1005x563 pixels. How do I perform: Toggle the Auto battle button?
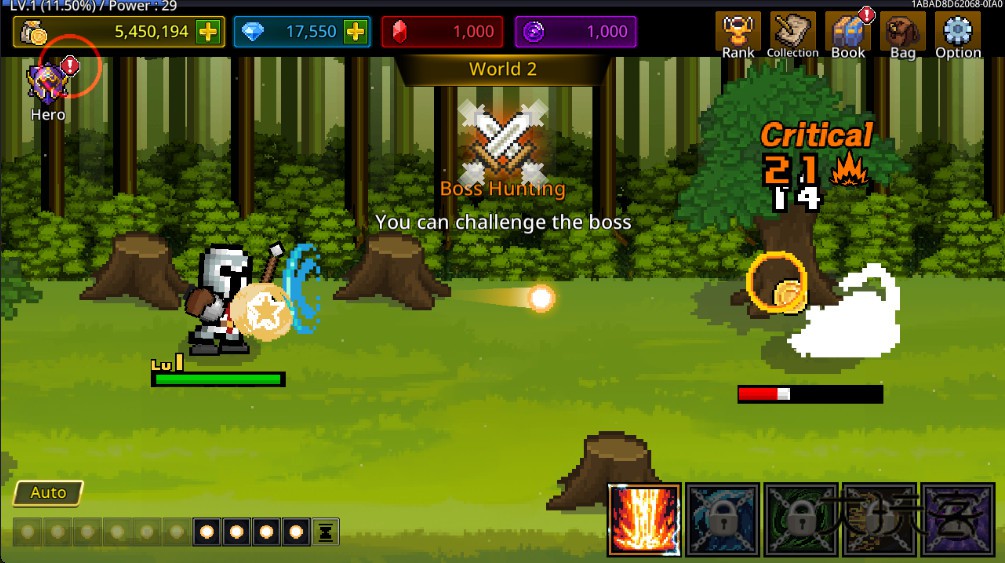pos(48,493)
